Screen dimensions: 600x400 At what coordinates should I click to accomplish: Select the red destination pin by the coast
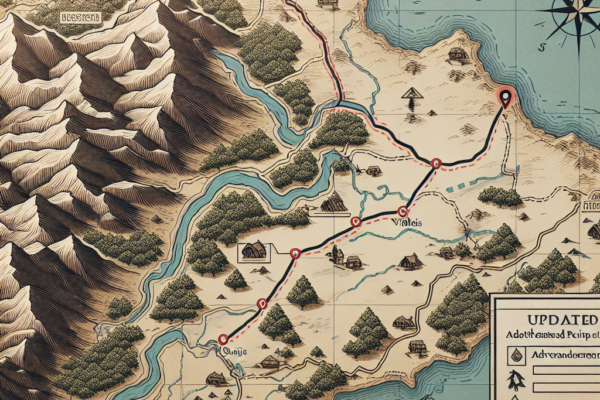(x=503, y=98)
